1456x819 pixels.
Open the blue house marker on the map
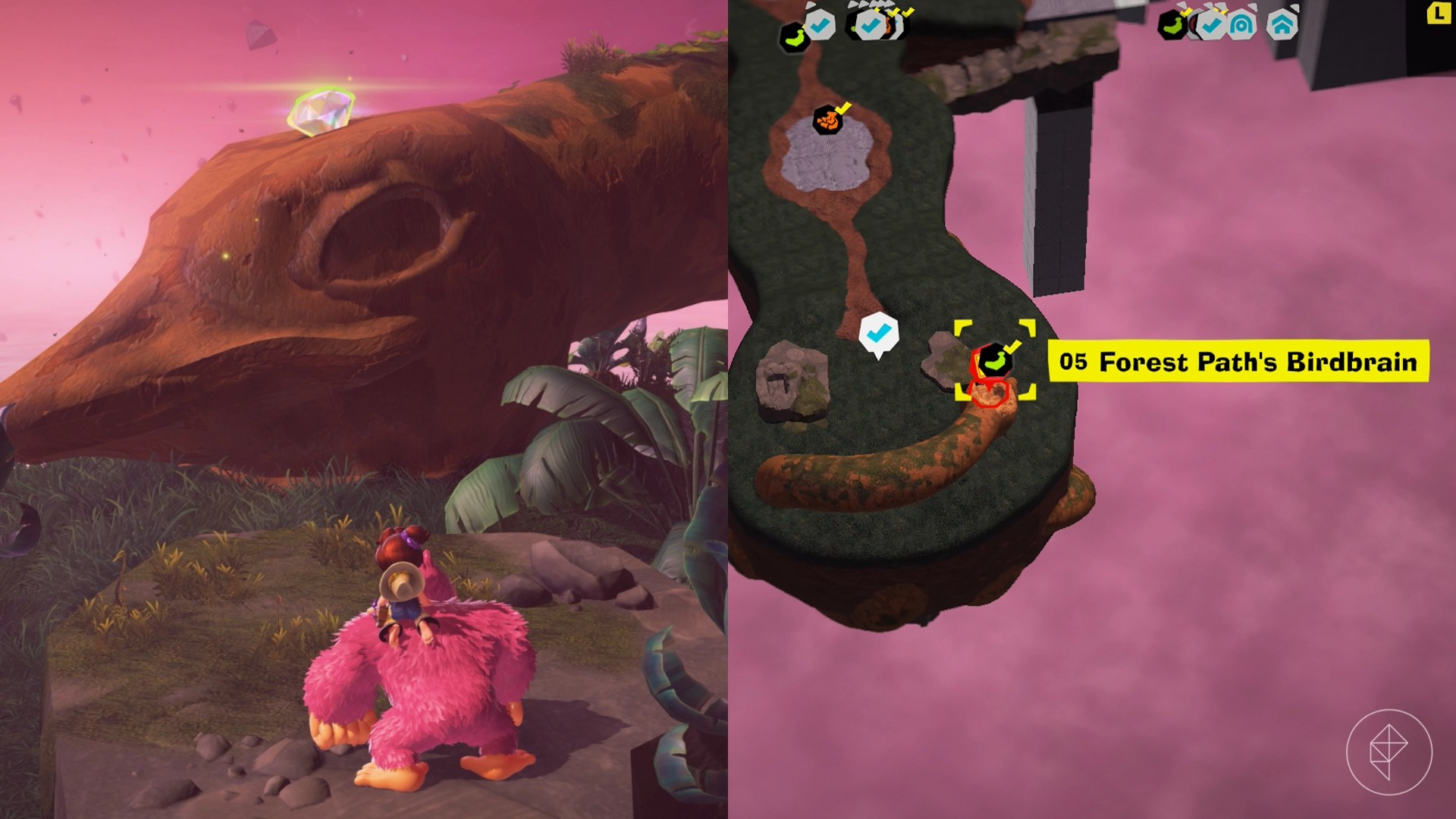point(1281,25)
